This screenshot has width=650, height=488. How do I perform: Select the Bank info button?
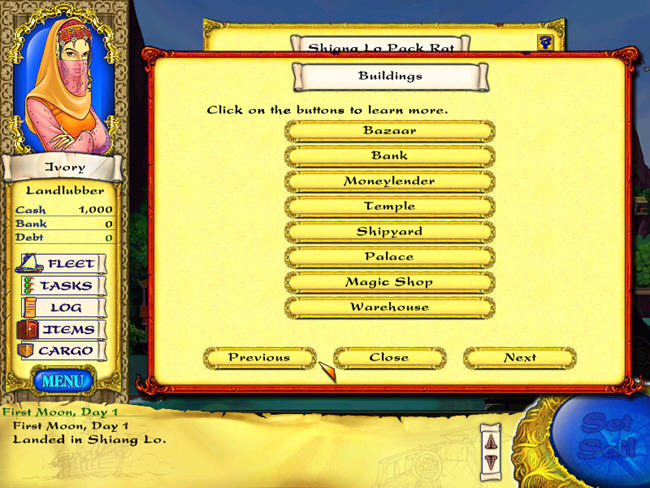tap(390, 156)
